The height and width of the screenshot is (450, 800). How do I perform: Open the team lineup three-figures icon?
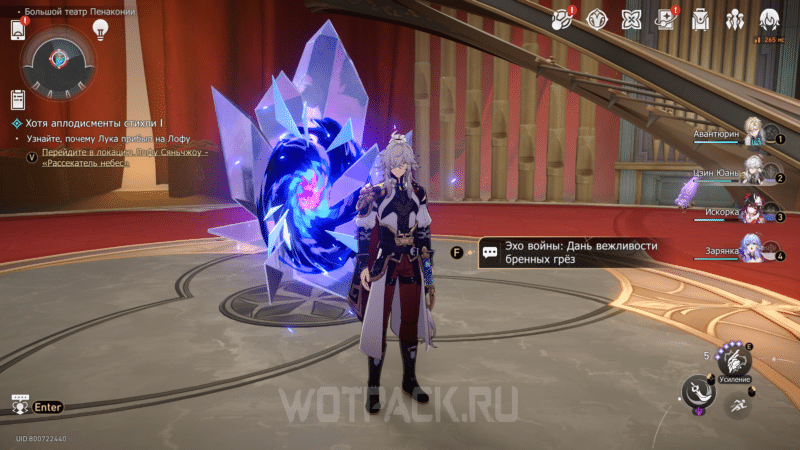(735, 19)
